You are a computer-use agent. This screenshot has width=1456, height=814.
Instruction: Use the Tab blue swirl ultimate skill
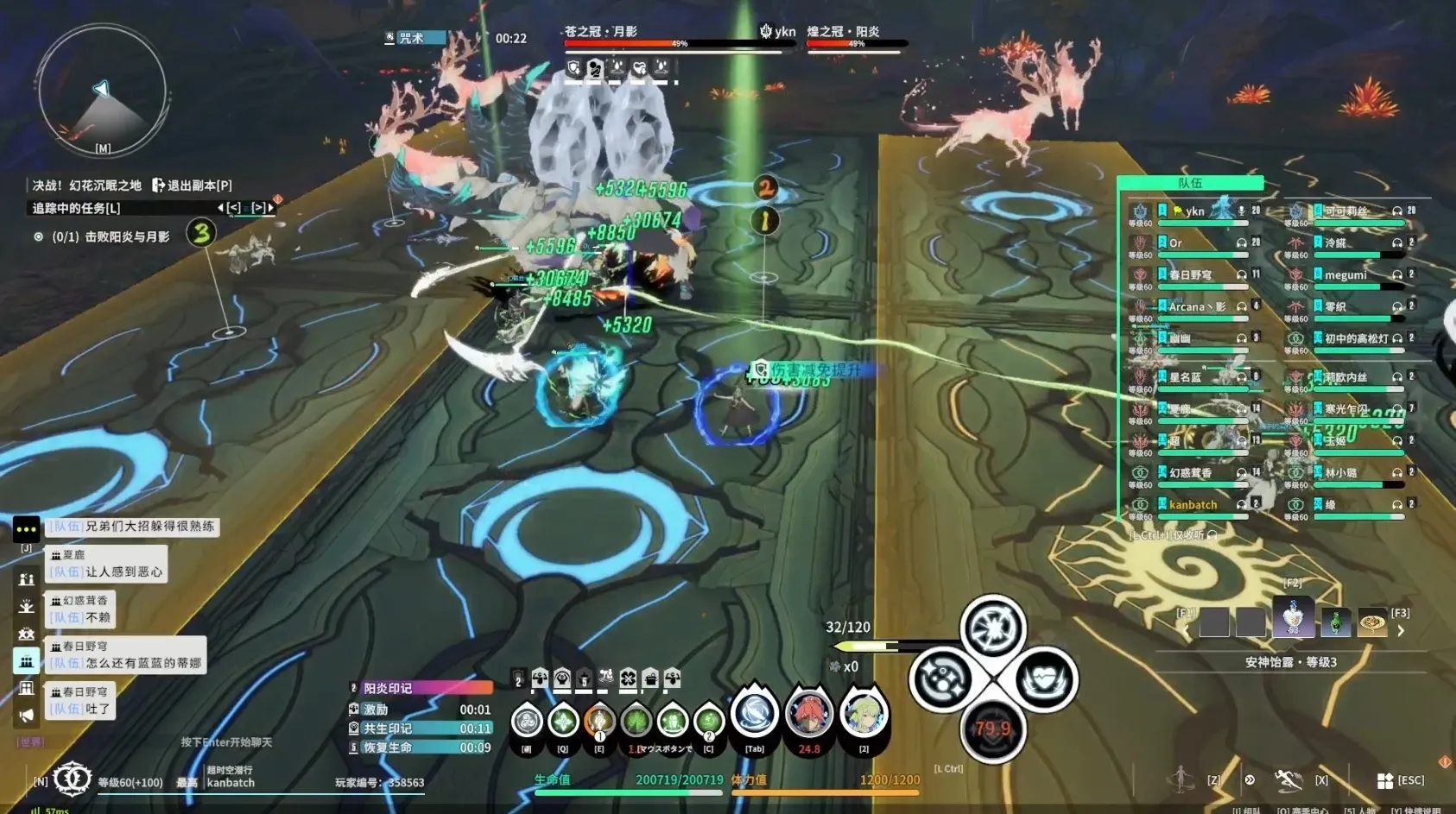pyautogui.click(x=755, y=715)
